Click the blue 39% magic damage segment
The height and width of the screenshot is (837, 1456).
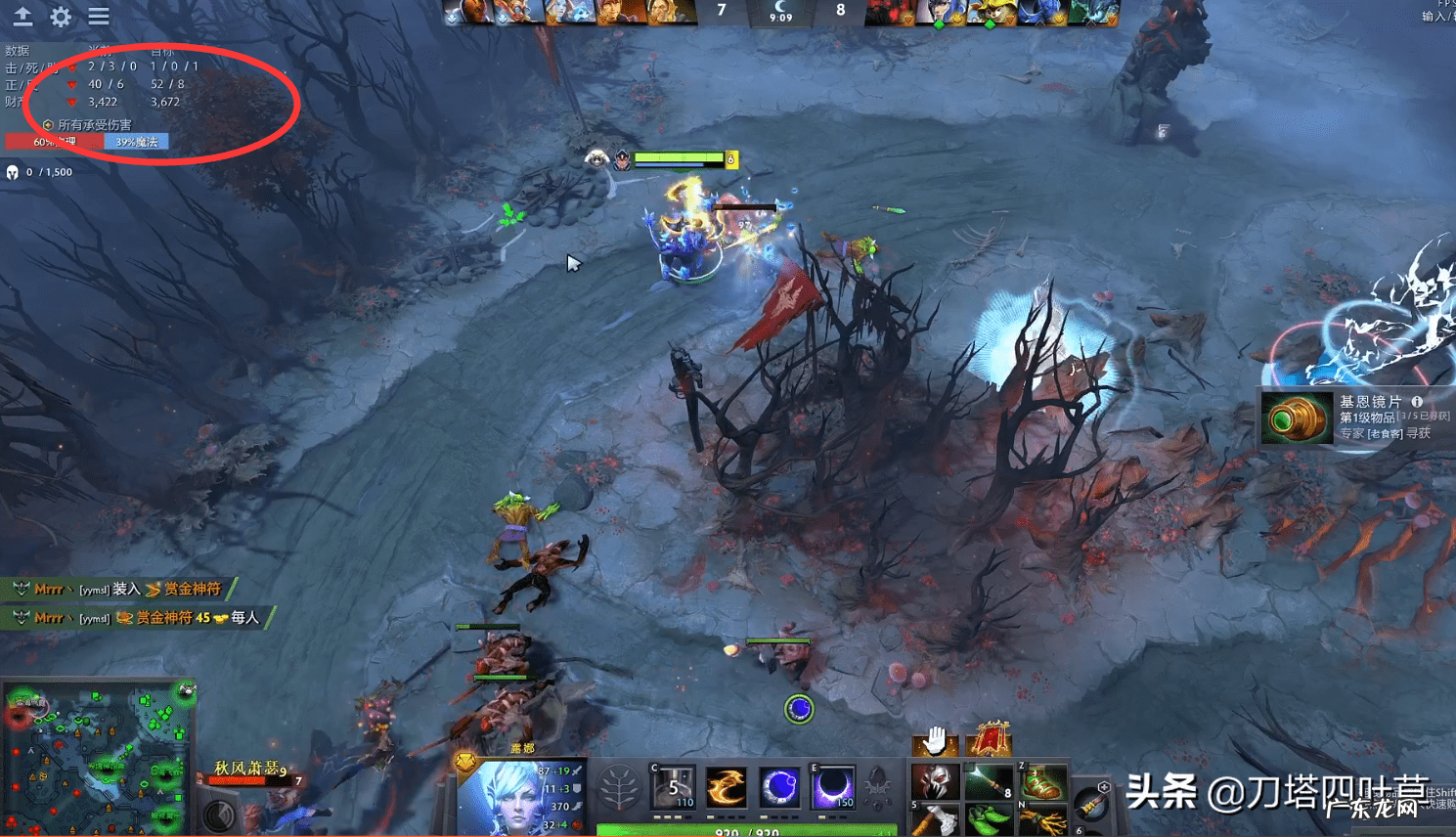click(x=136, y=142)
